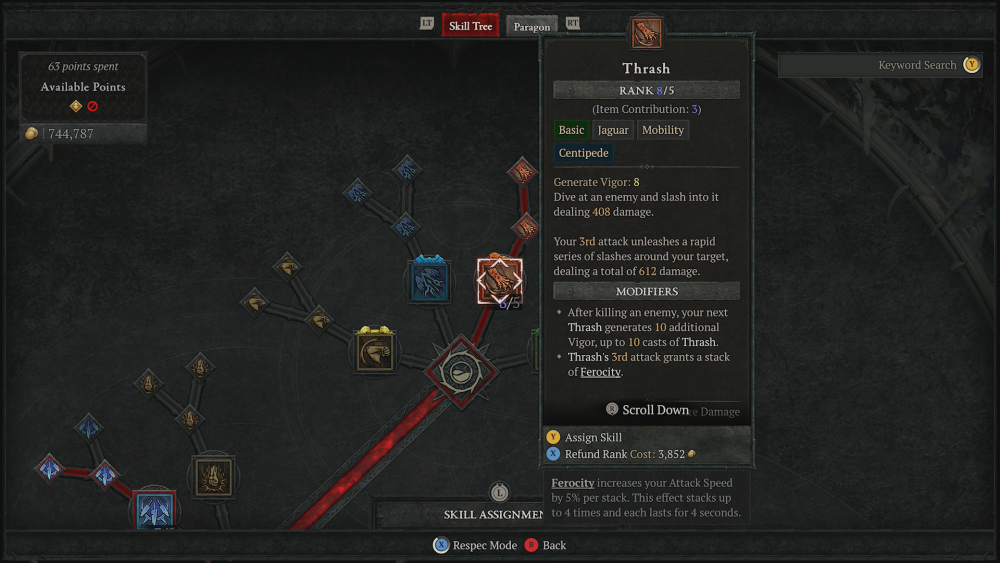The height and width of the screenshot is (563, 1000).
Task: Select the brown square skill node at bottom
Action: (213, 477)
